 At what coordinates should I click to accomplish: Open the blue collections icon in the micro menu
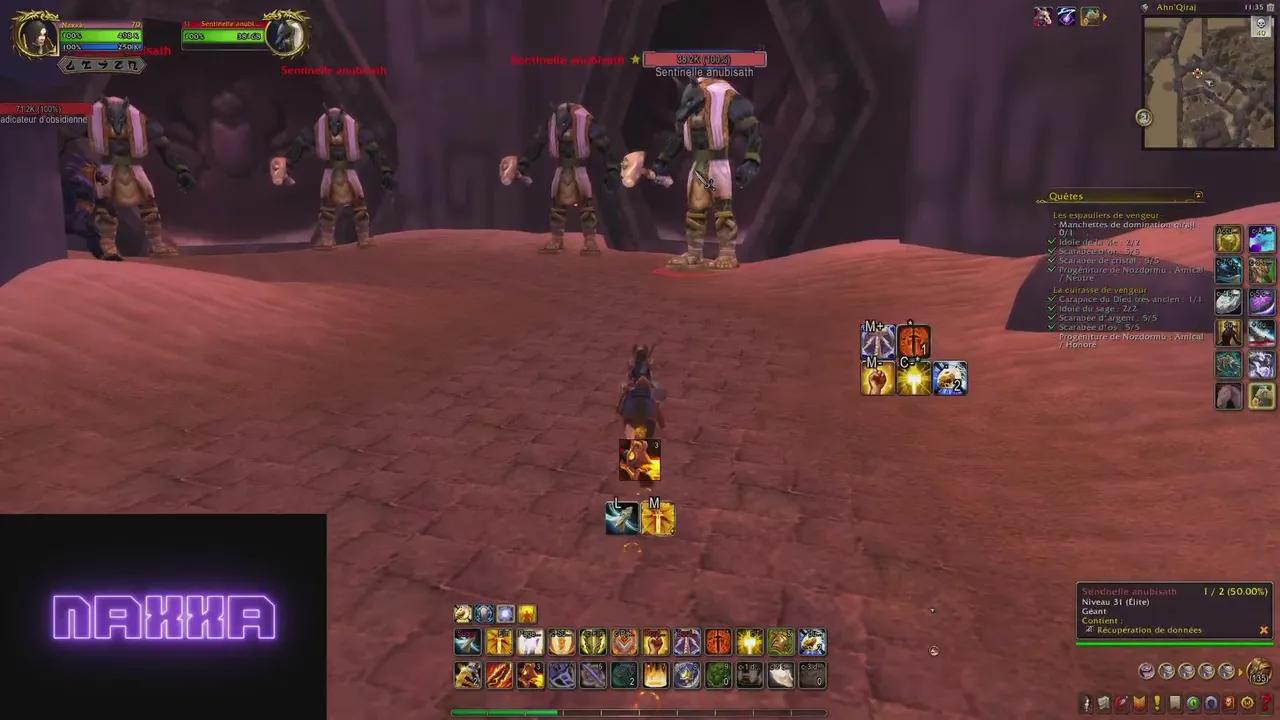click(x=1211, y=702)
